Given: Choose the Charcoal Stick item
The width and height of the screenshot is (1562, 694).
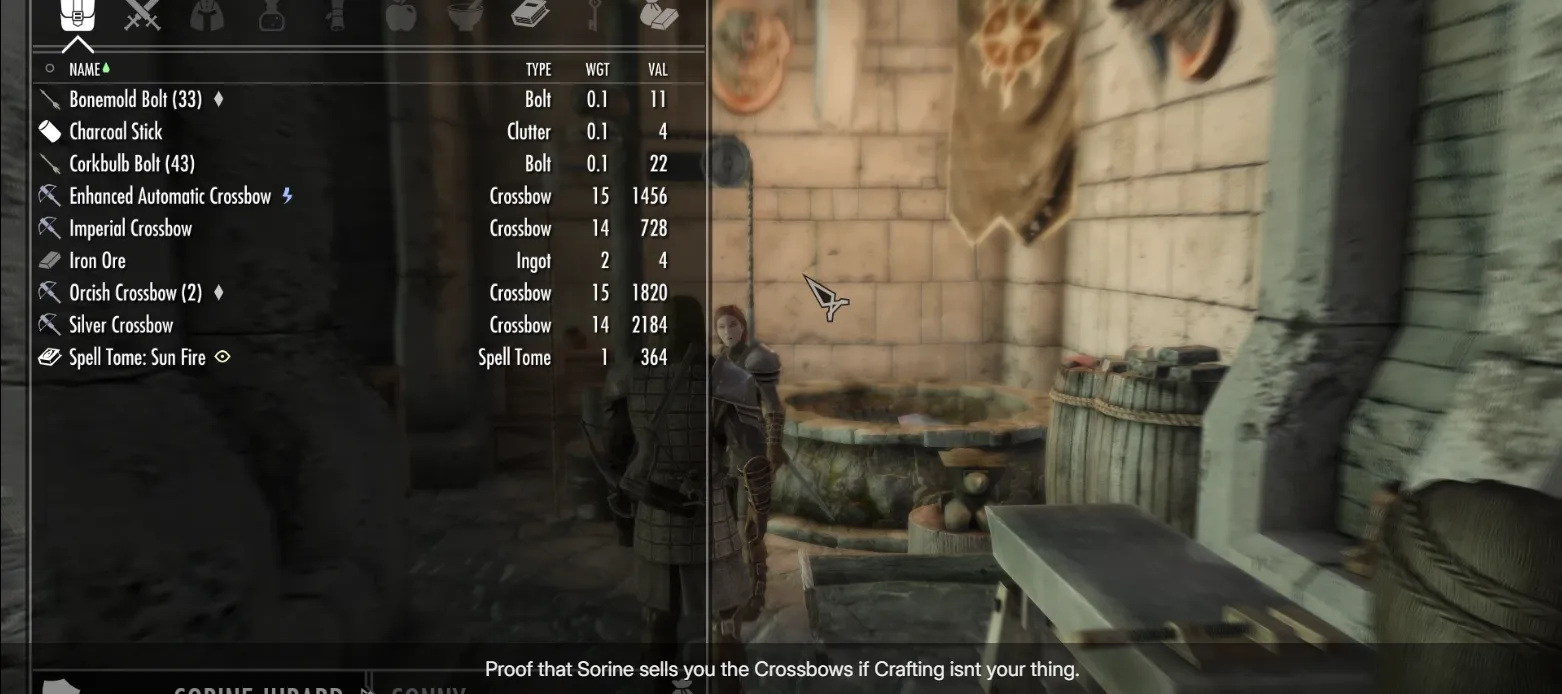Looking at the screenshot, I should tap(115, 132).
